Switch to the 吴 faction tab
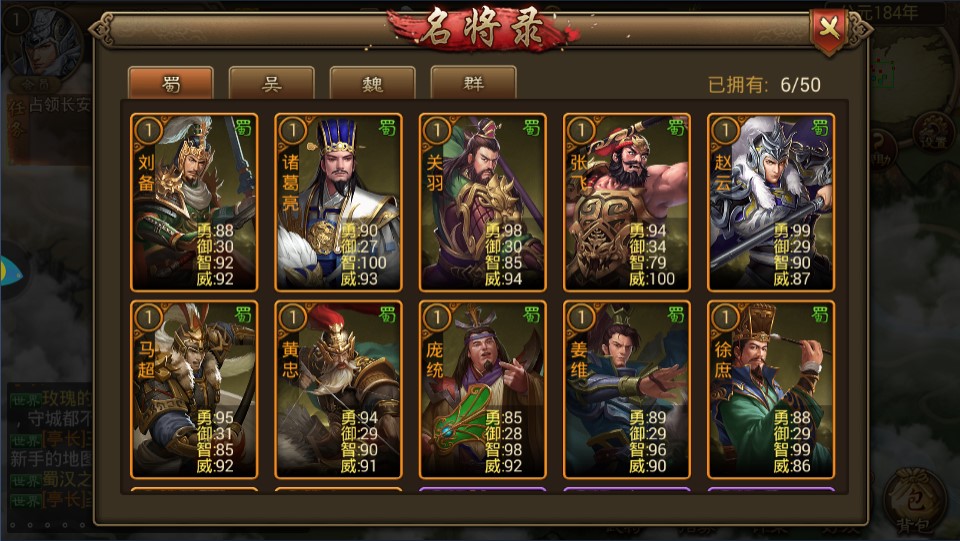This screenshot has width=960, height=541. point(271,83)
